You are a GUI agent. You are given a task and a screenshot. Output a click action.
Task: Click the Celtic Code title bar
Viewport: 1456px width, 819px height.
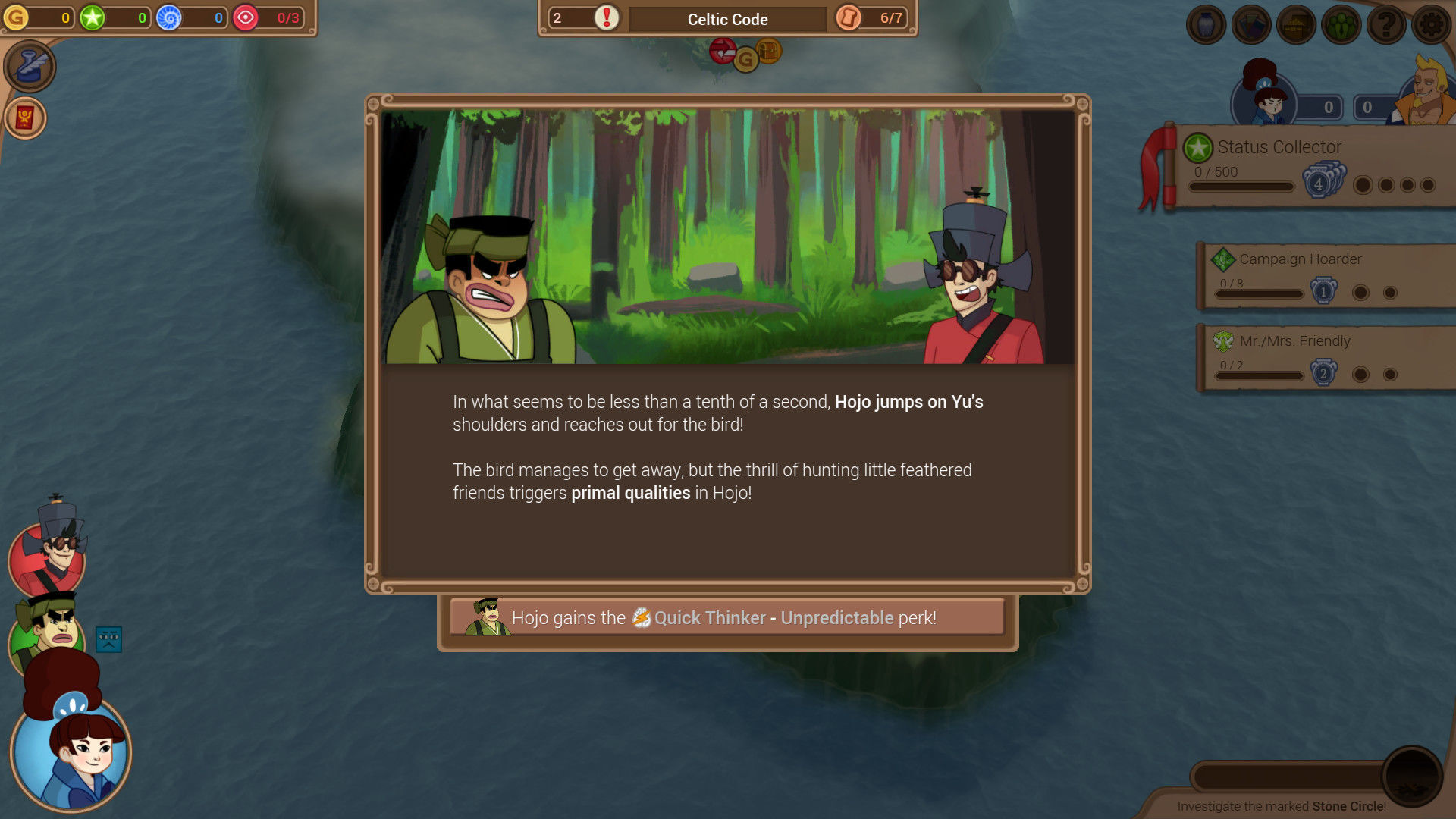pyautogui.click(x=727, y=19)
